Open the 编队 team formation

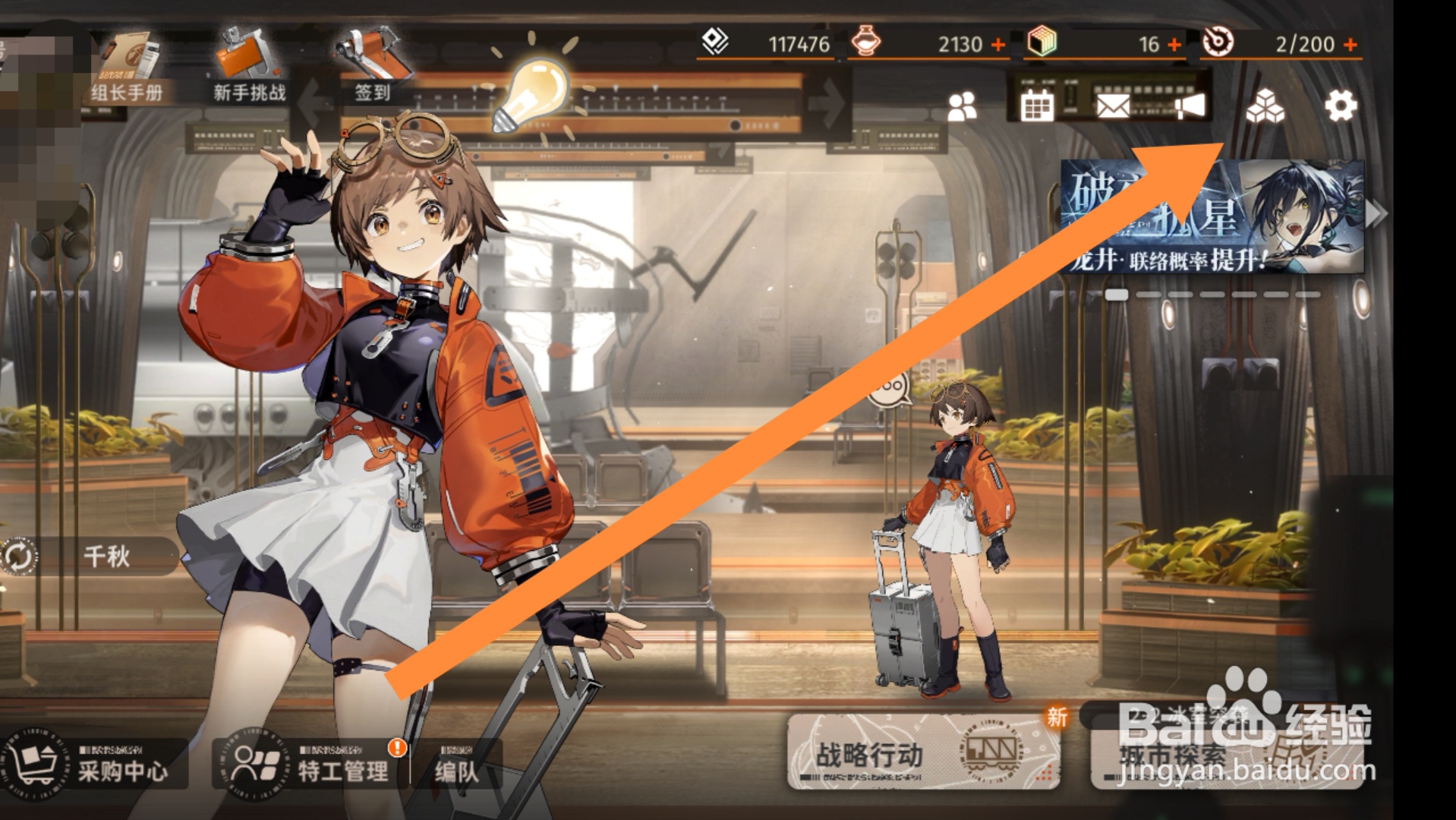[x=456, y=770]
